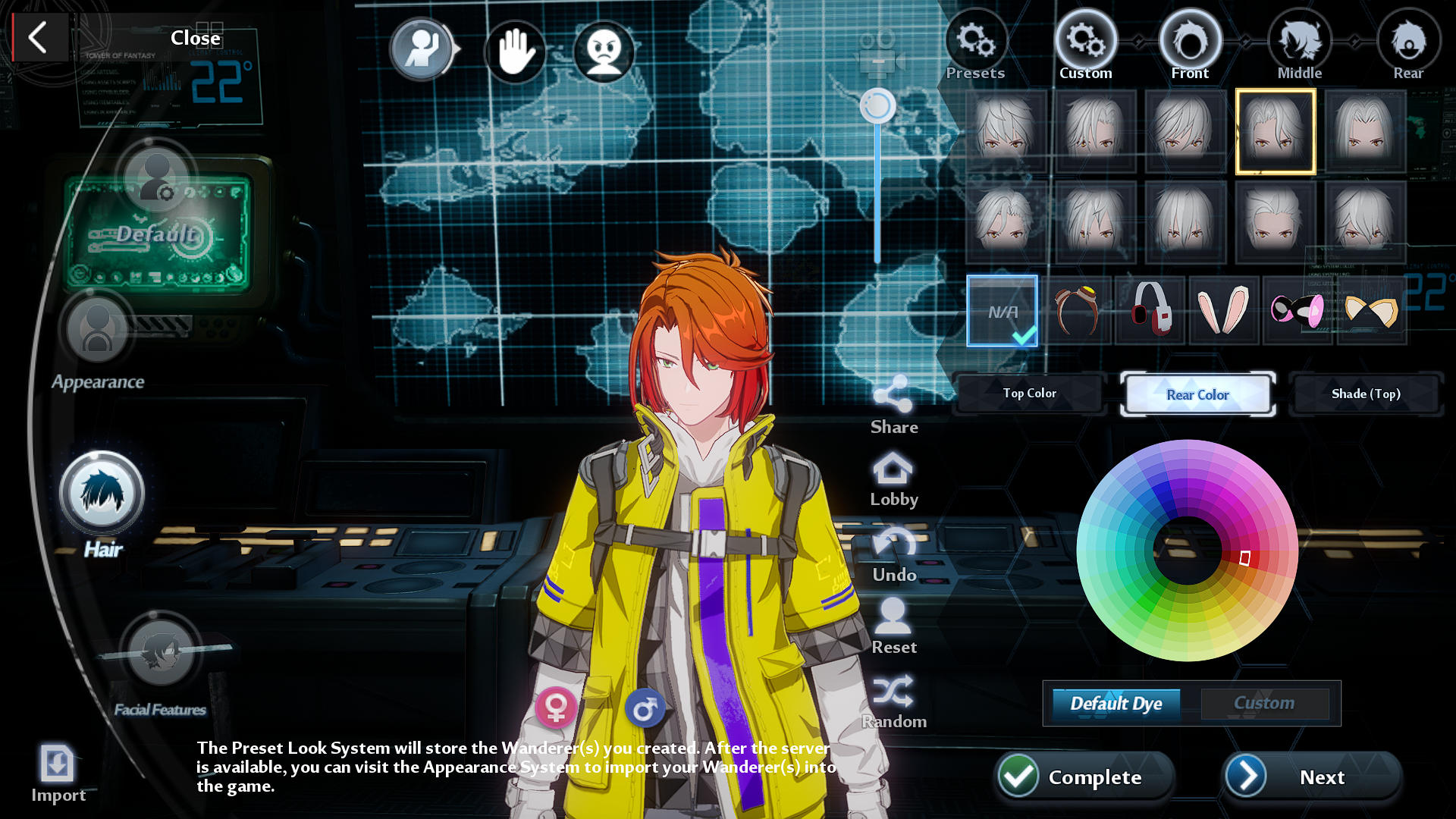Open the Appearance presets section

[97, 332]
